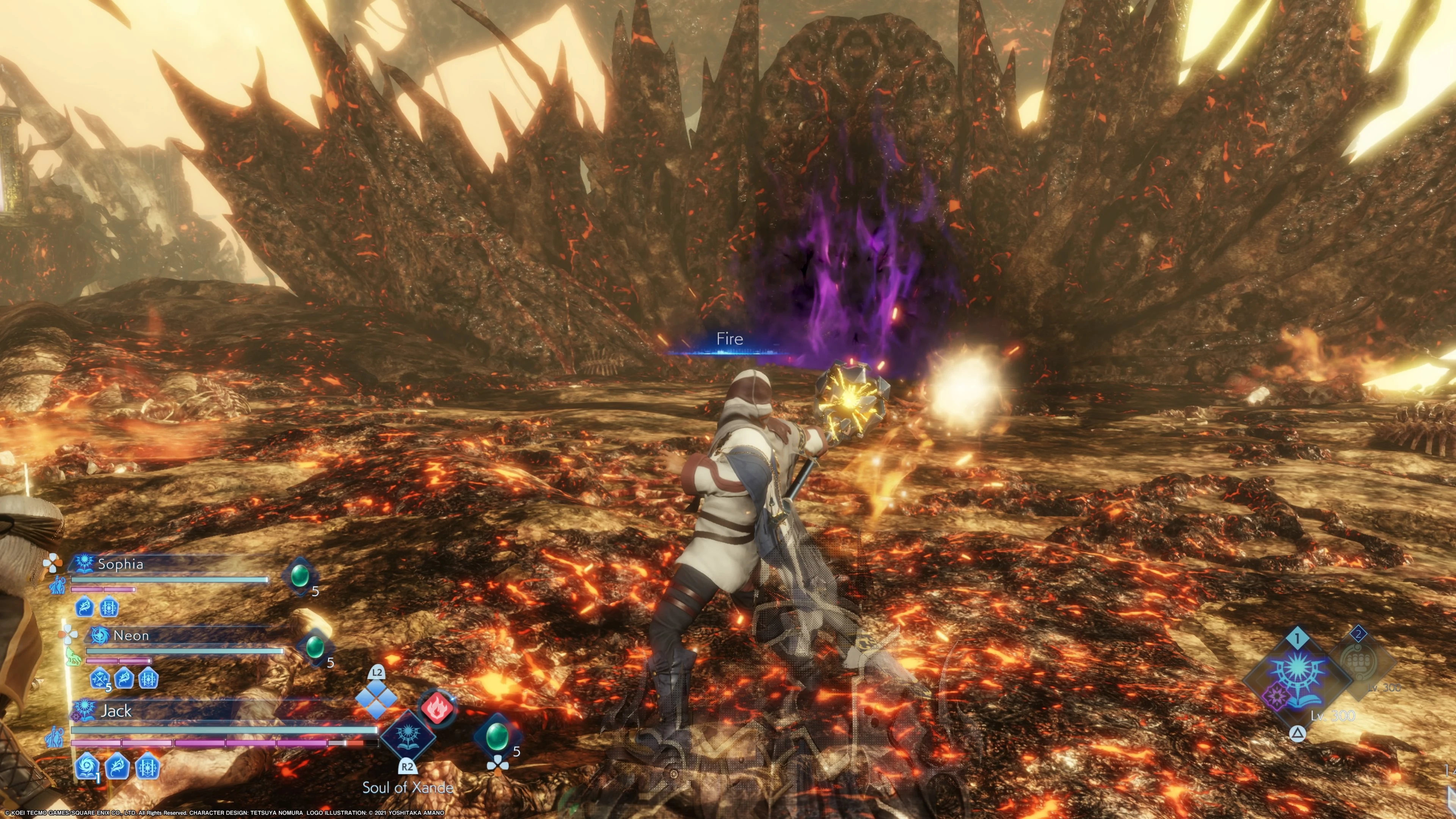
Task: Activate the Soul of Xande ability diamond
Action: 408,735
